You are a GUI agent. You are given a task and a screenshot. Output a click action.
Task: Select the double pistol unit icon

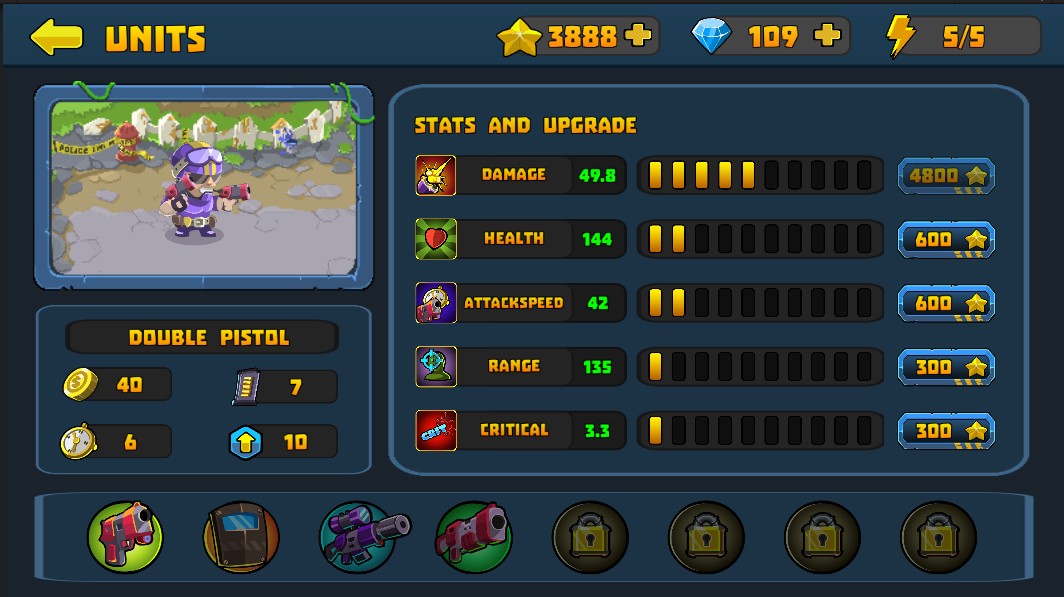pos(125,537)
